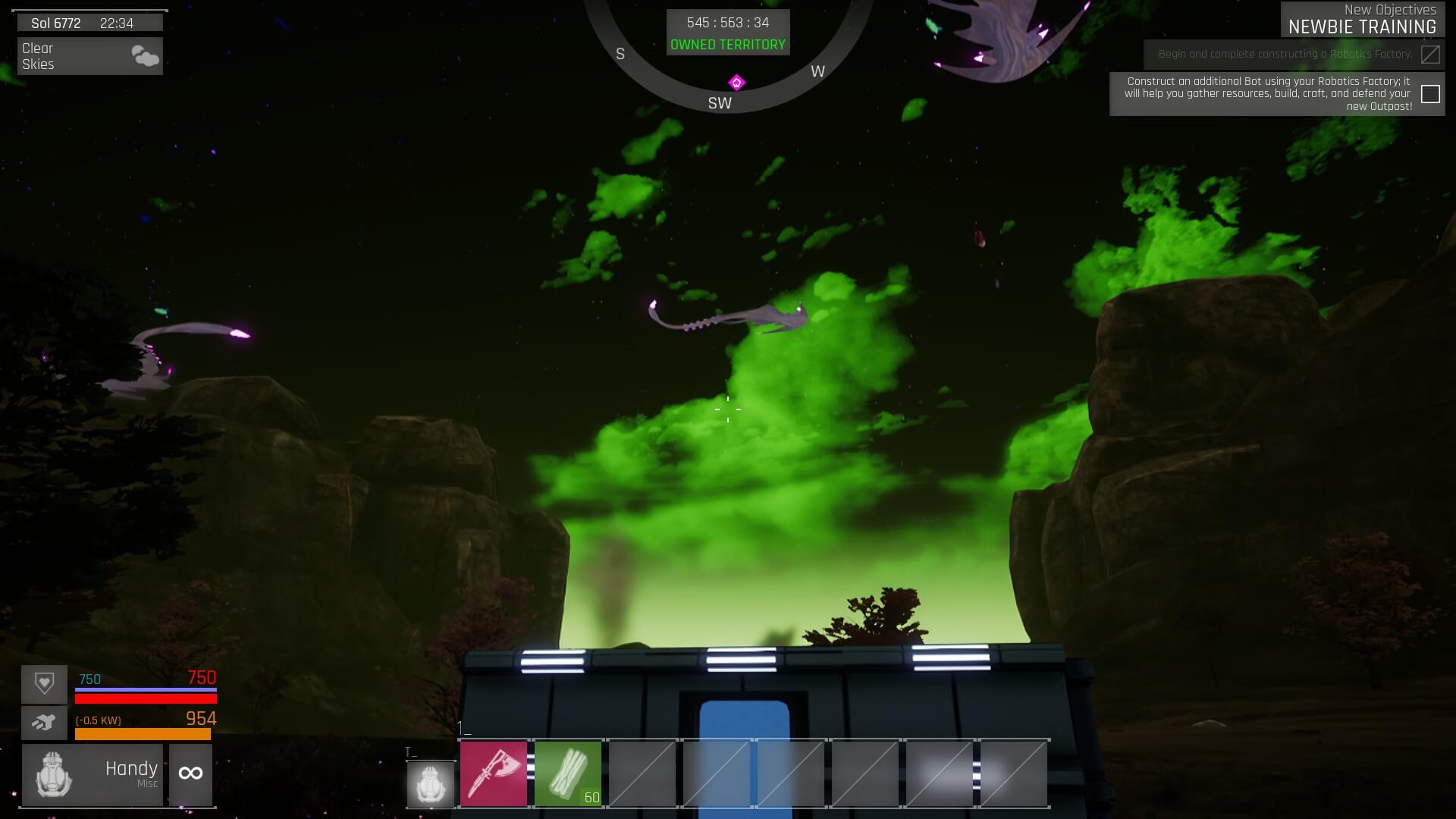The width and height of the screenshot is (1456, 819).
Task: Click the infinity ammo indicator box
Action: click(190, 774)
